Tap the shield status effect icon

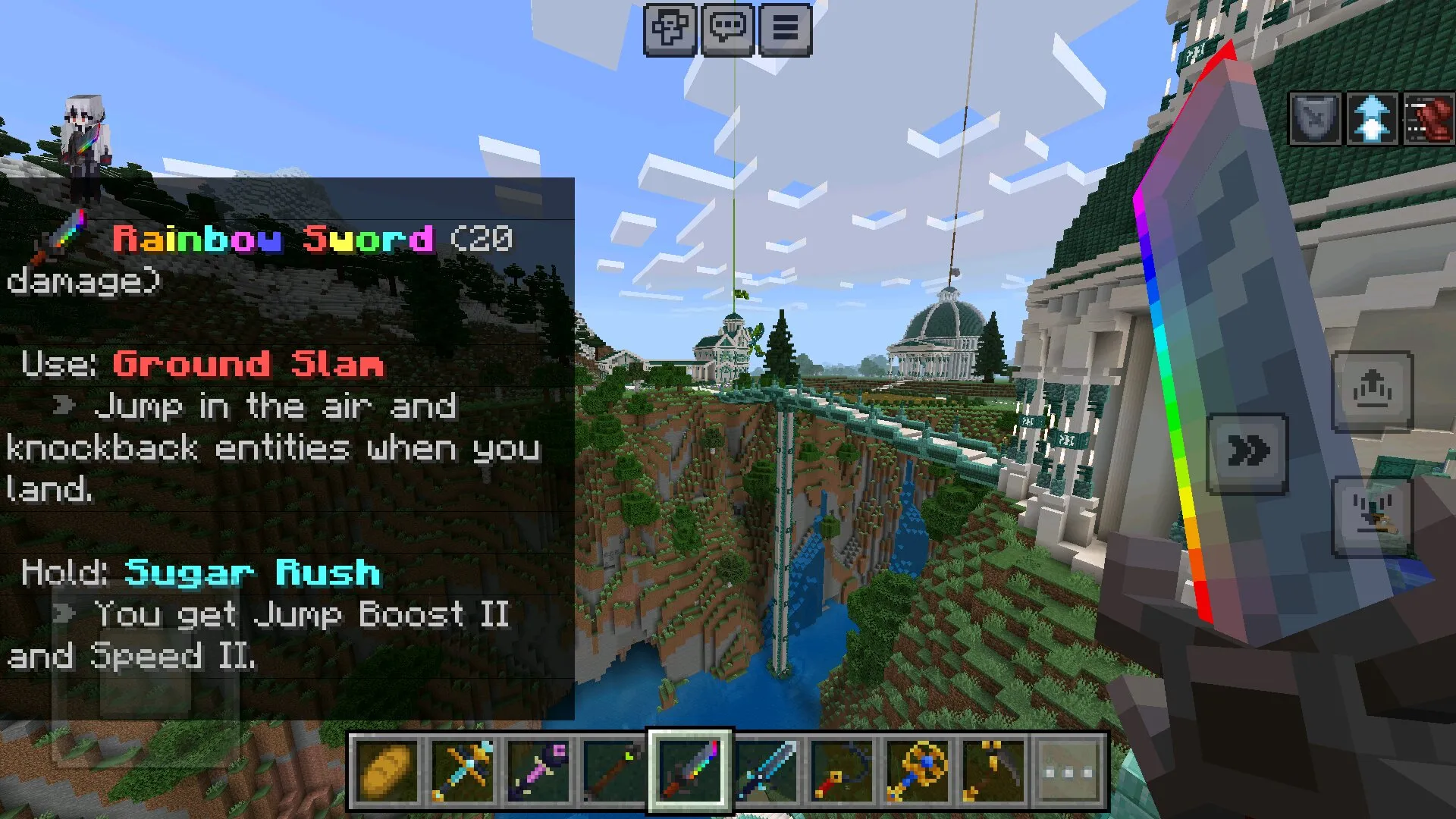pyautogui.click(x=1316, y=119)
